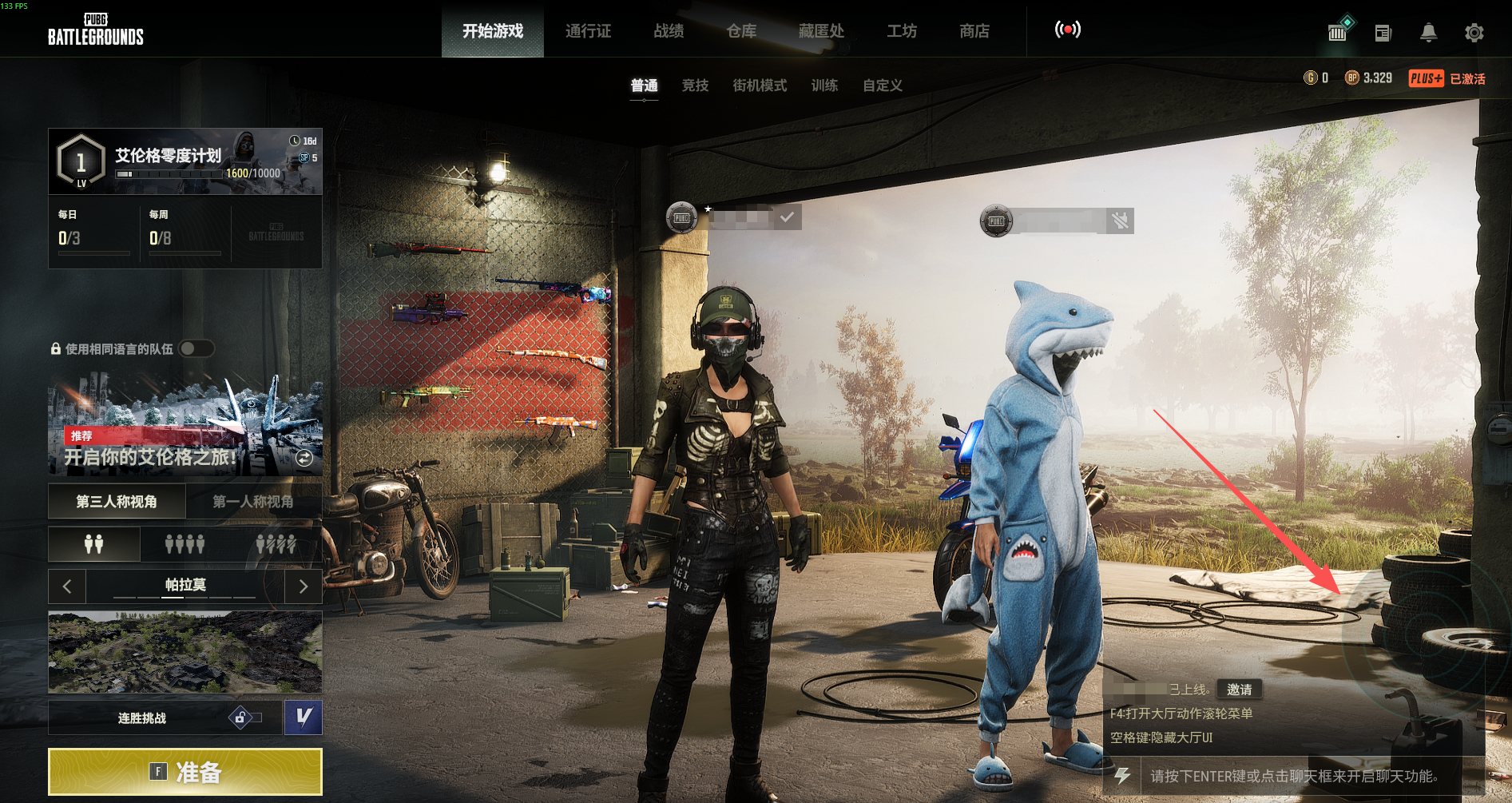
Task: Open notifications bell icon
Action: pyautogui.click(x=1428, y=33)
